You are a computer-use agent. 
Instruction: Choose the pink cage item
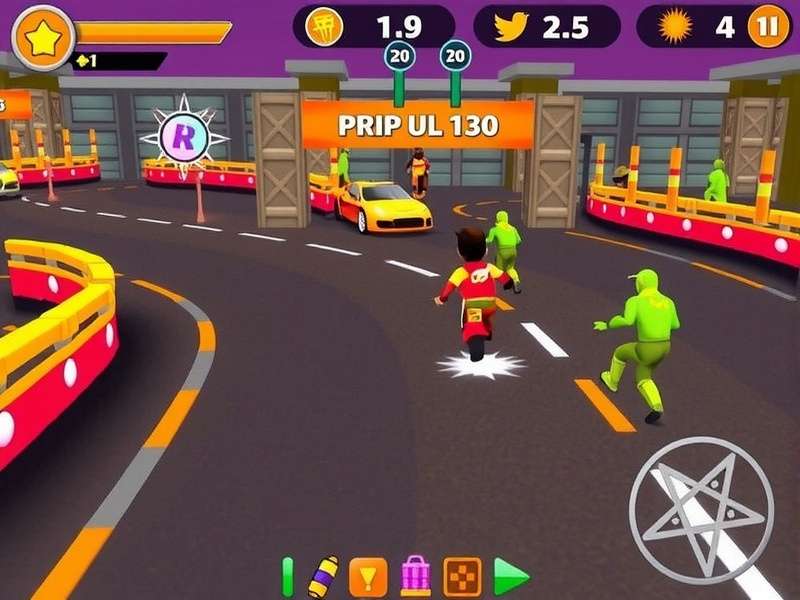point(415,576)
